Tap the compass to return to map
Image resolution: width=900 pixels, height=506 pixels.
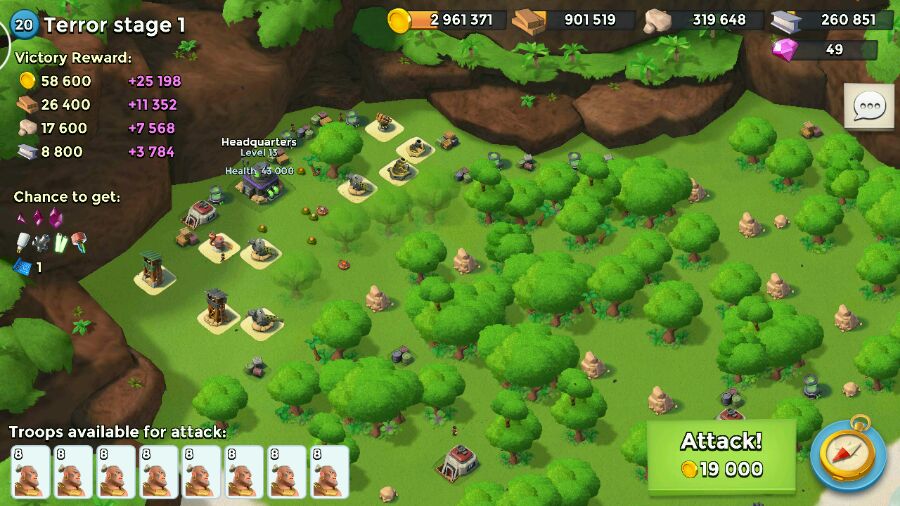847,455
